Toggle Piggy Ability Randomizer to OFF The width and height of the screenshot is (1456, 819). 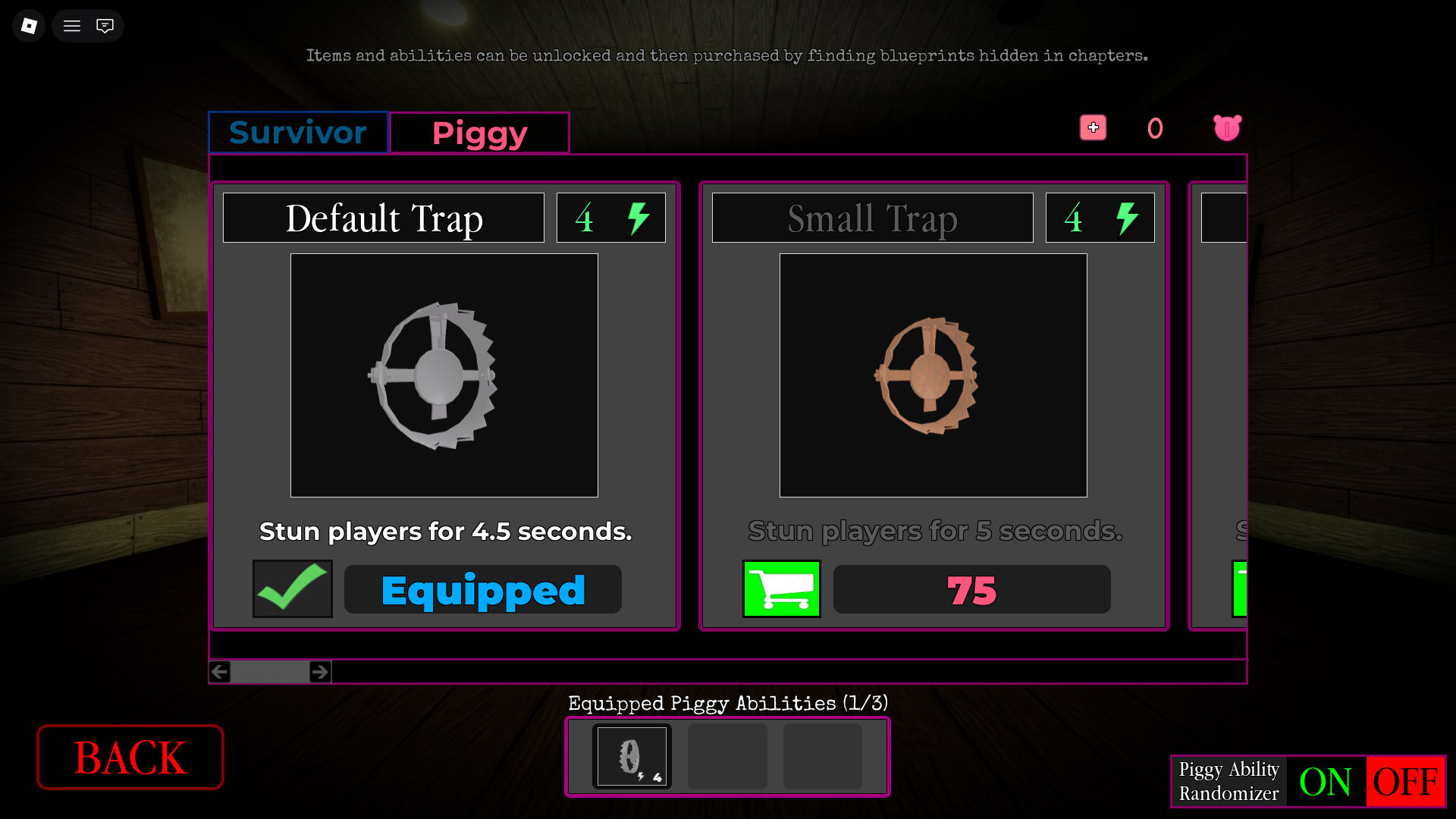pyautogui.click(x=1407, y=782)
